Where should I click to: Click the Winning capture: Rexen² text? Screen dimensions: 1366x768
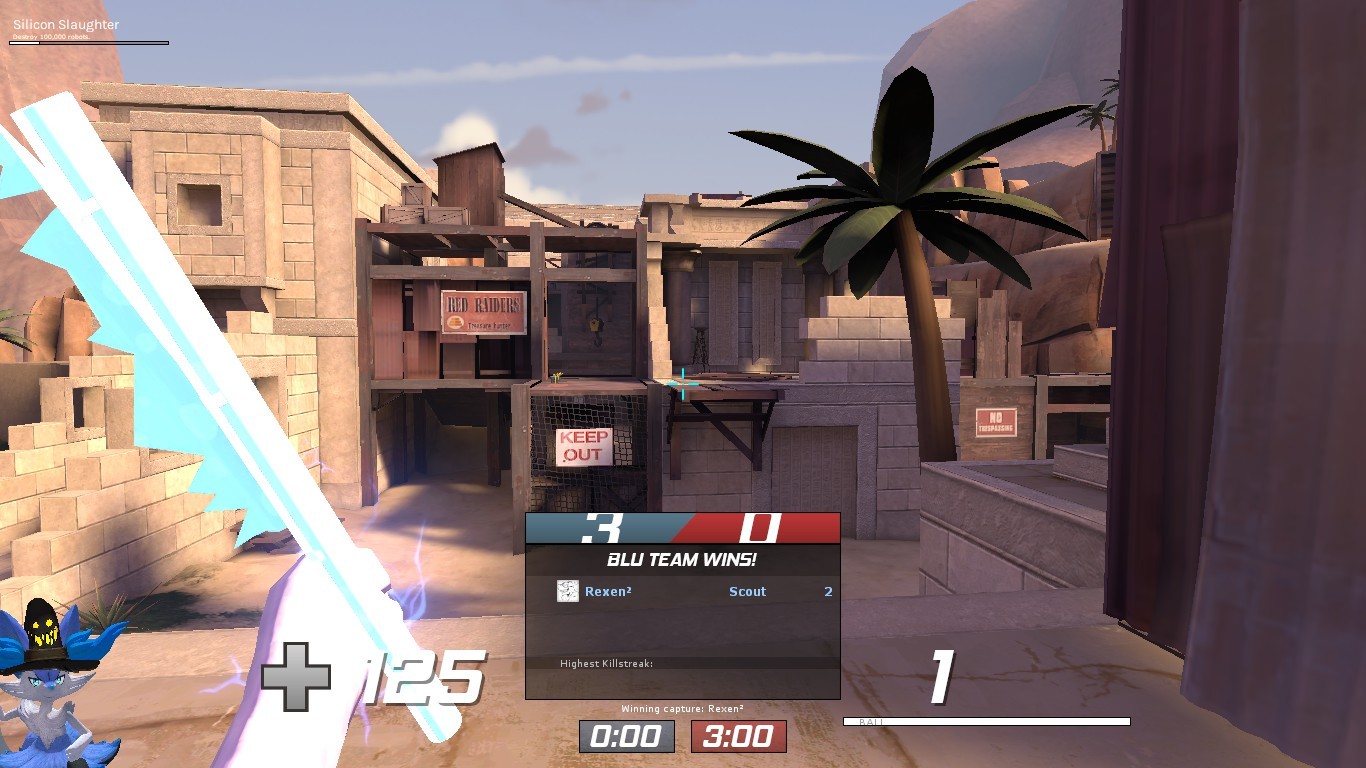683,706
